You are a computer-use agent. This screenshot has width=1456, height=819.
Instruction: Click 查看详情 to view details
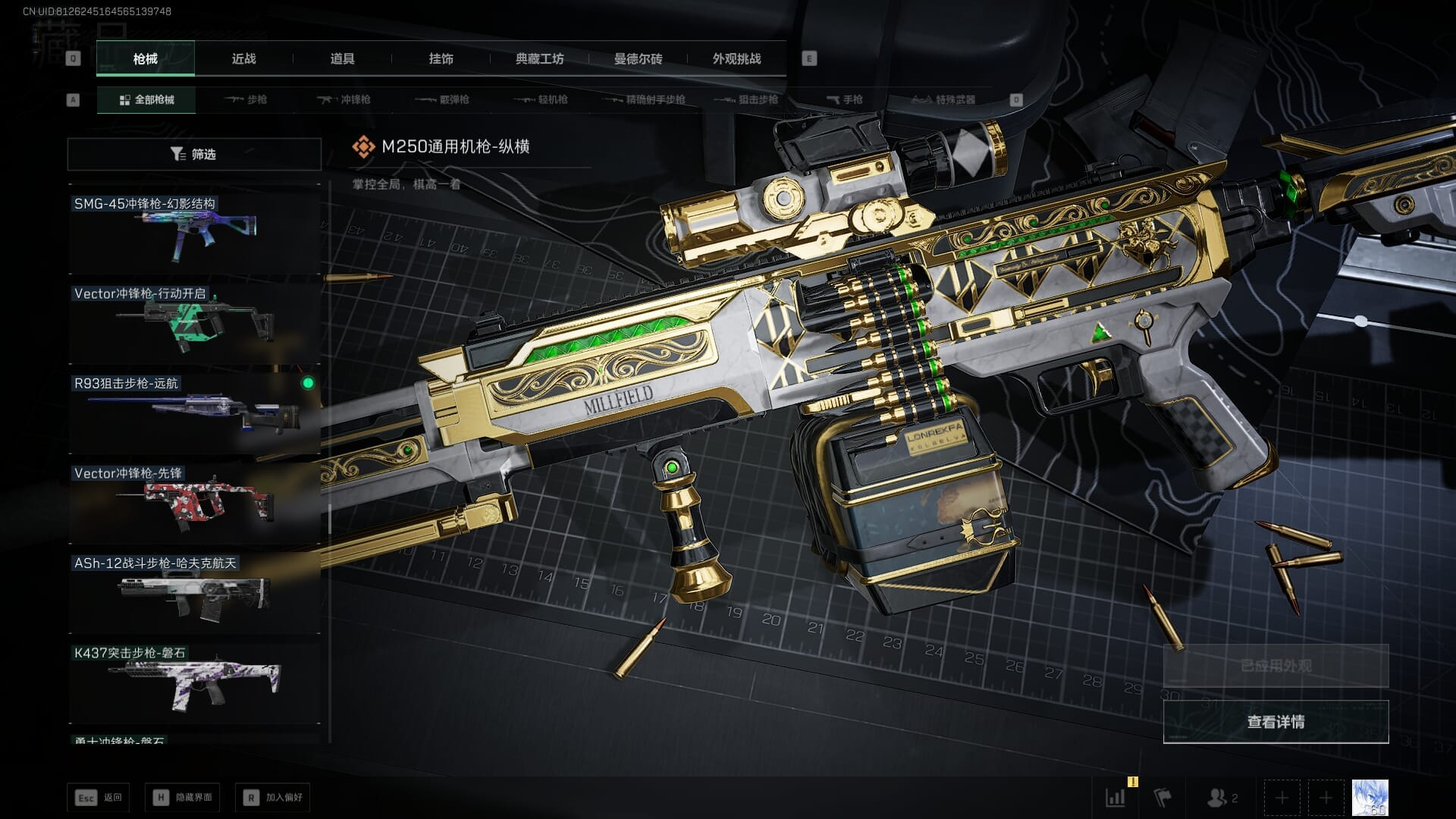tap(1276, 721)
